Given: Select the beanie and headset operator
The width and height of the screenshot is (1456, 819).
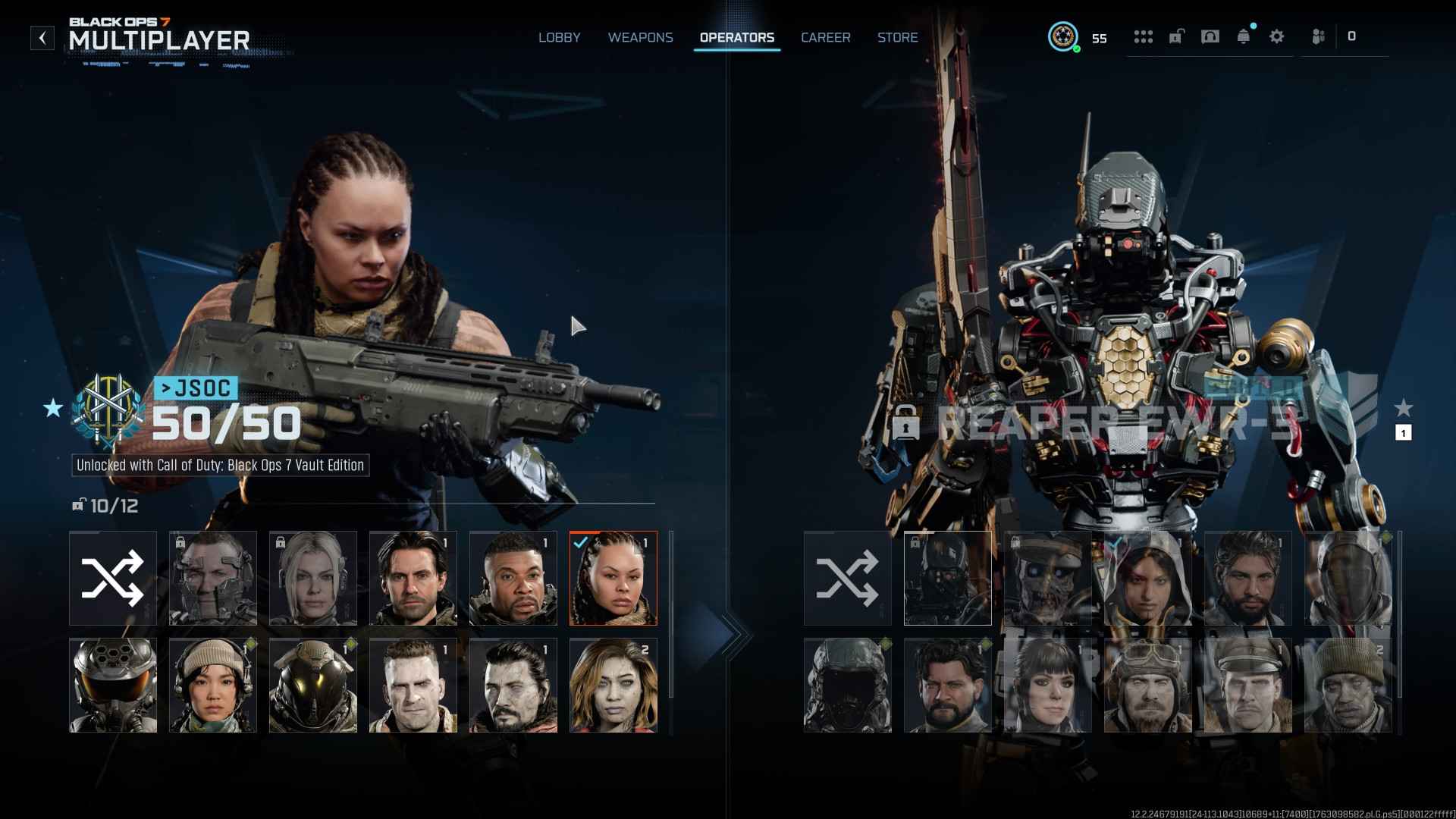Looking at the screenshot, I should [212, 685].
